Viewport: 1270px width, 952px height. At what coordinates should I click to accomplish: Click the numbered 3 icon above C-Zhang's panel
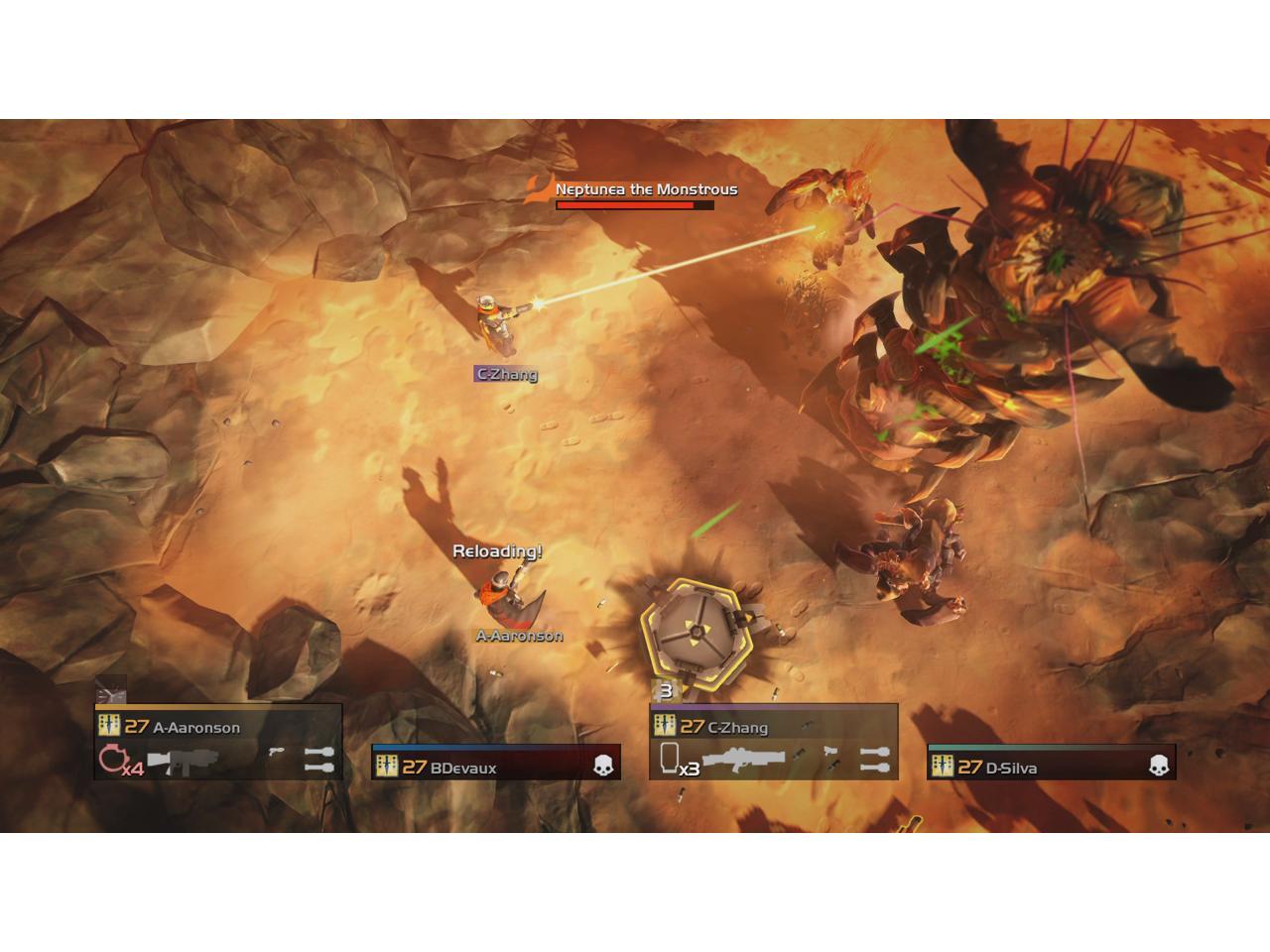pyautogui.click(x=666, y=691)
